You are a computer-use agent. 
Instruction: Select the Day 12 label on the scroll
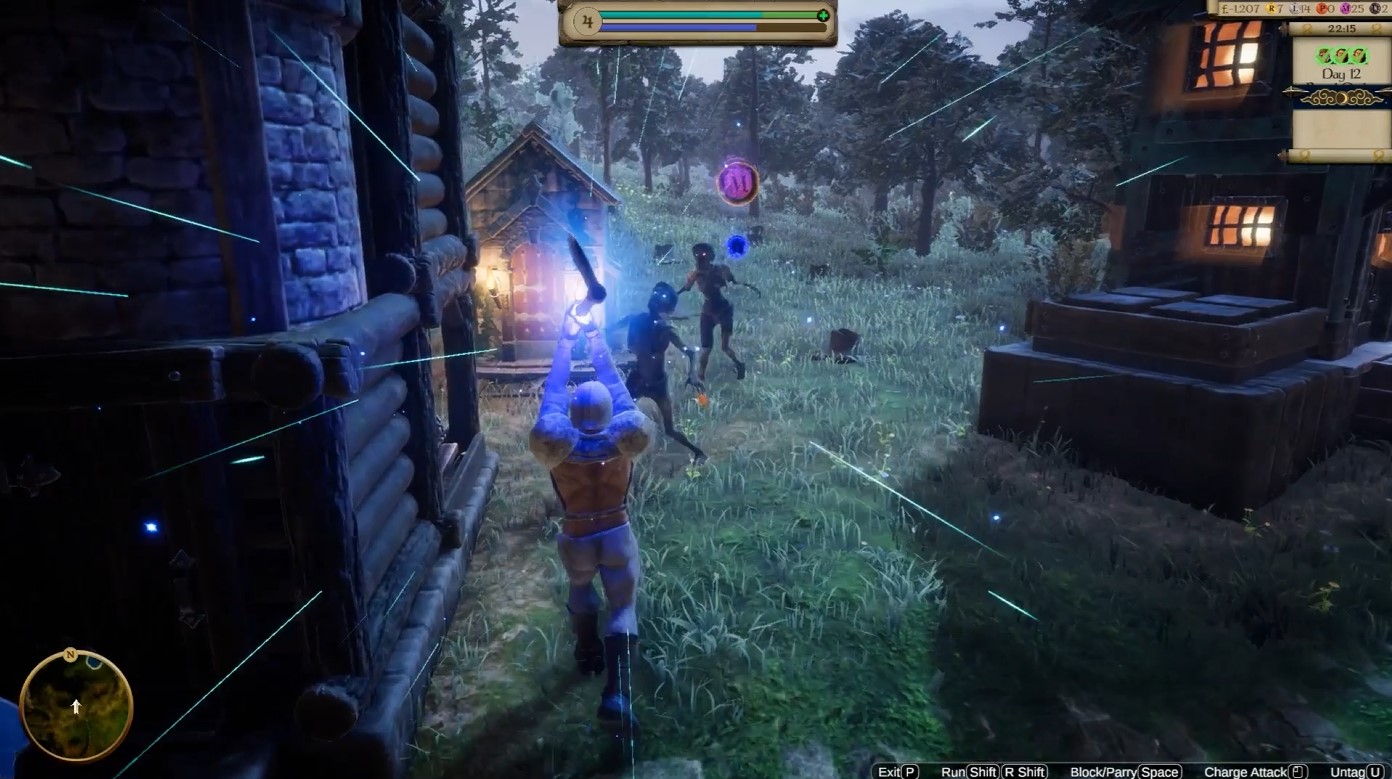click(x=1339, y=73)
